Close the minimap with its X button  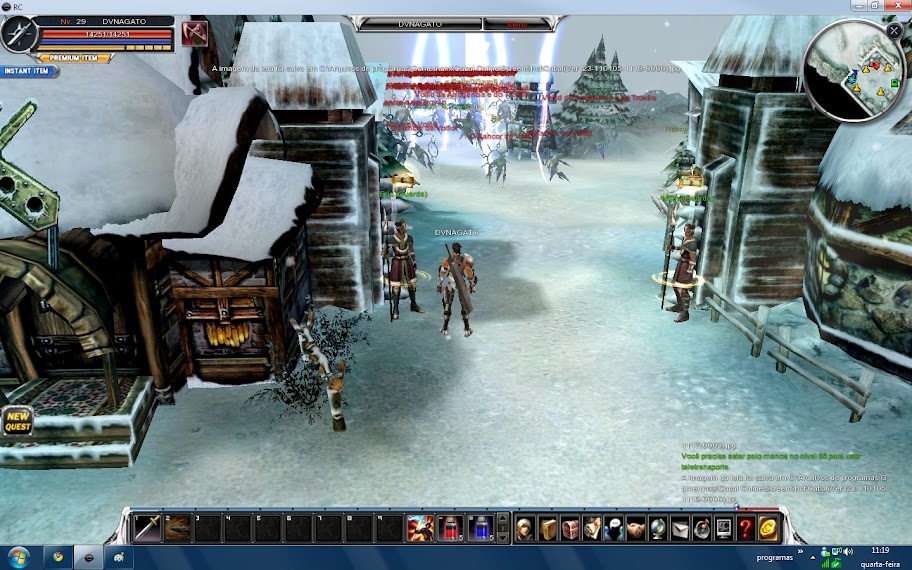[894, 31]
